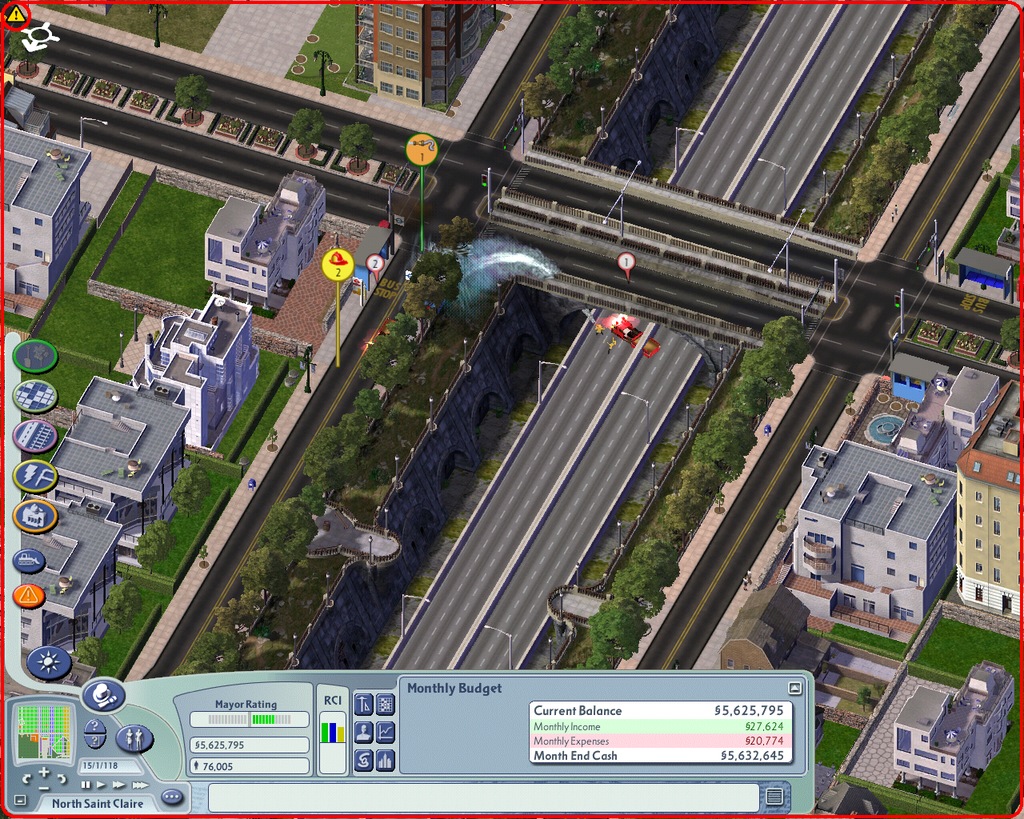Viewport: 1024px width, 819px height.
Task: Open the transportation tools menu
Action: pyautogui.click(x=35, y=436)
